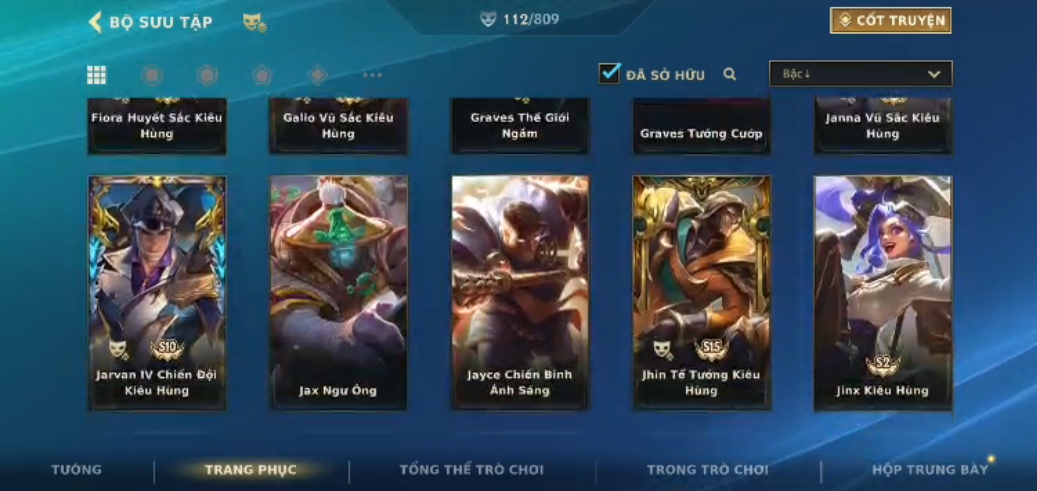
Task: Open the Cốt Truyện story button
Action: pos(890,20)
